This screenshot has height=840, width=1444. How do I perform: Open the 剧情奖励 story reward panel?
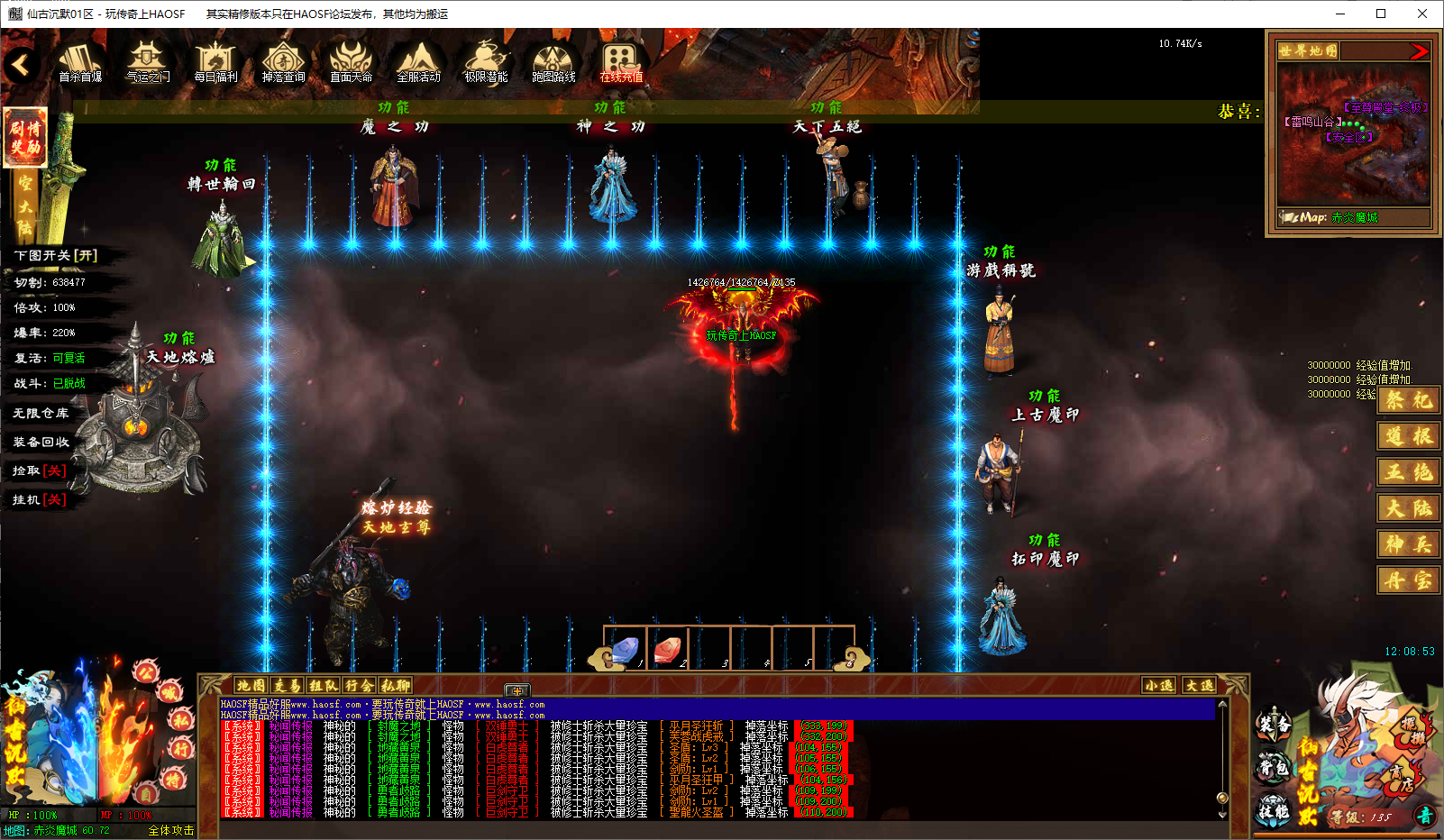click(x=25, y=138)
